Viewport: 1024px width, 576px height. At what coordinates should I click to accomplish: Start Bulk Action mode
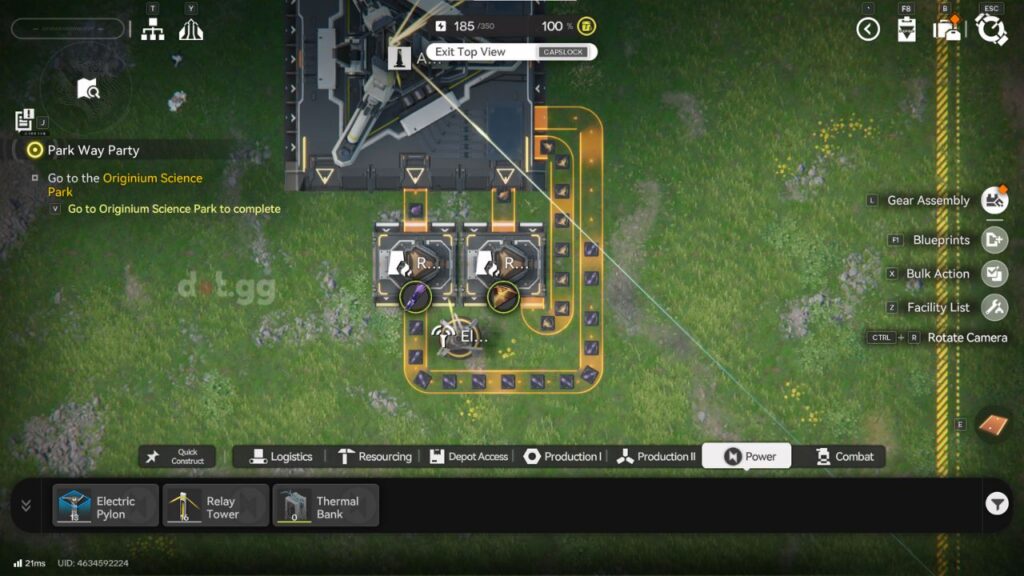pyautogui.click(x=993, y=273)
